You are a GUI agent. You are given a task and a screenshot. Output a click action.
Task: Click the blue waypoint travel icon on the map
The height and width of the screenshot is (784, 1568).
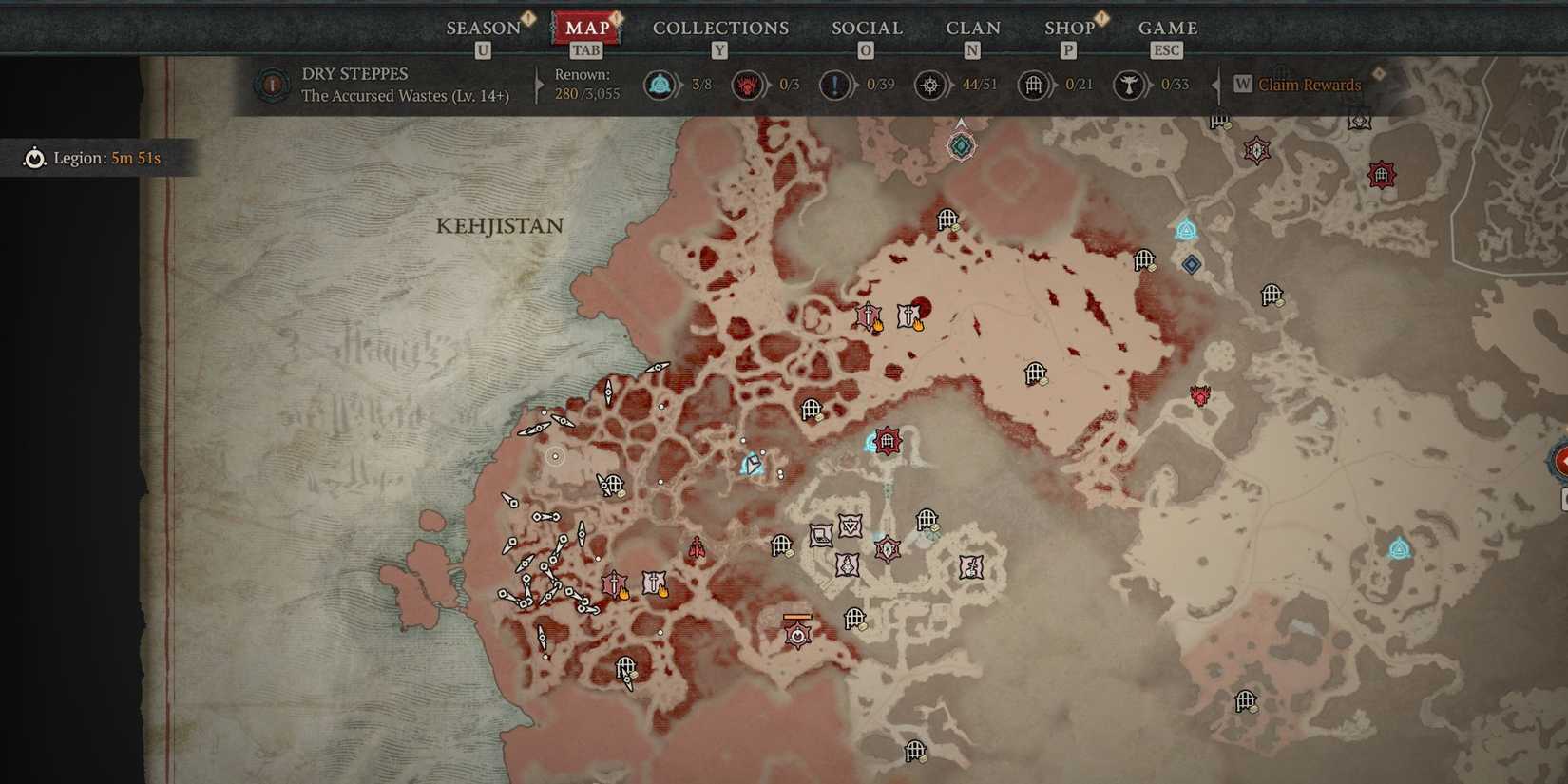pyautogui.click(x=1185, y=230)
